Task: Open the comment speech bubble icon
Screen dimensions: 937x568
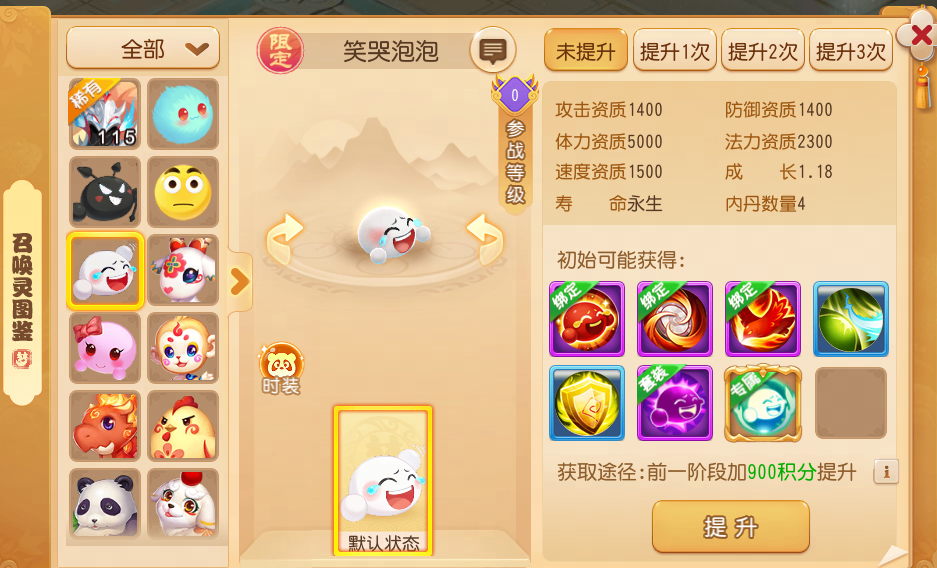Action: (x=492, y=50)
